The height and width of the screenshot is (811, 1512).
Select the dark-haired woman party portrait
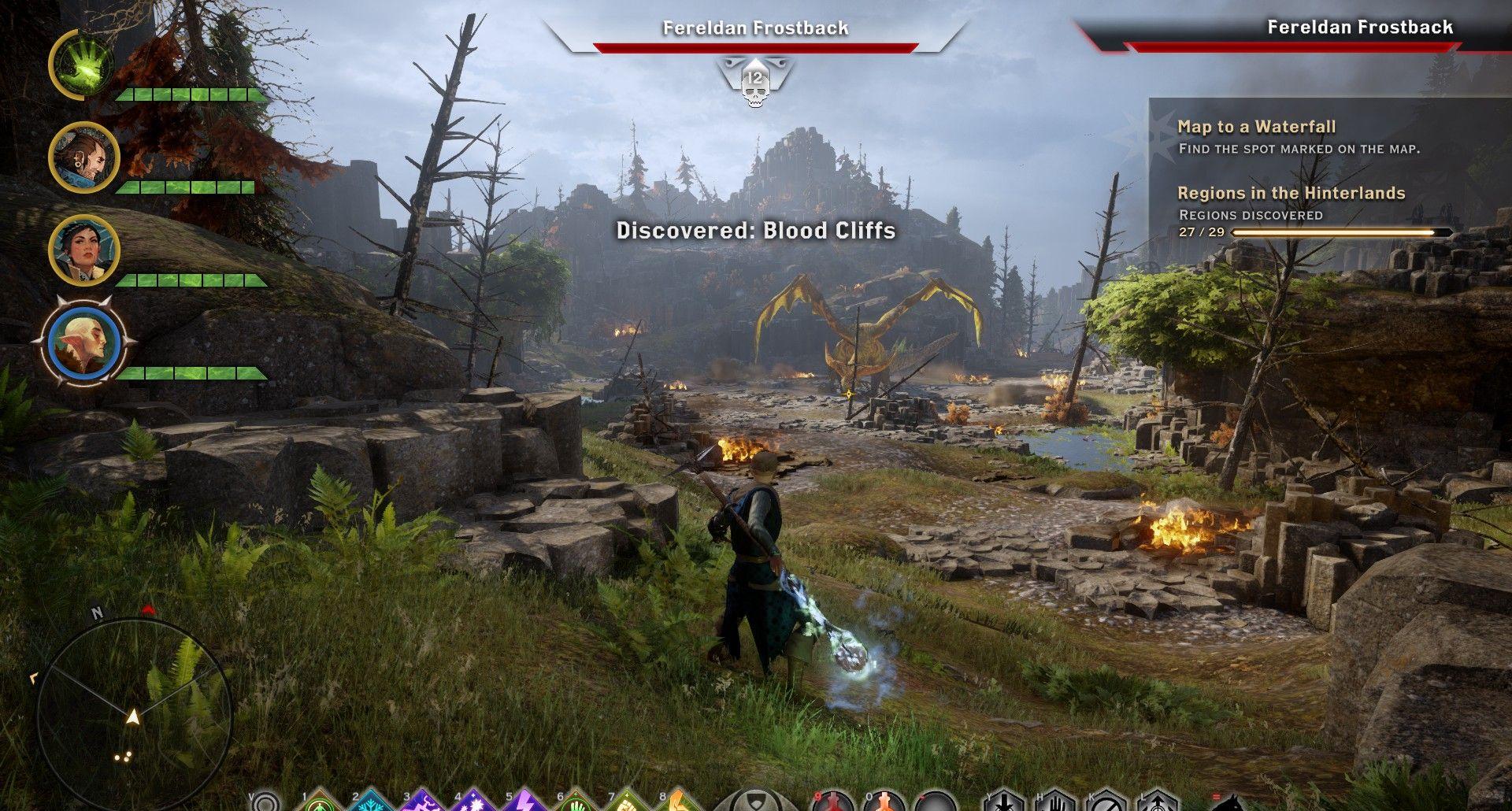click(83, 250)
